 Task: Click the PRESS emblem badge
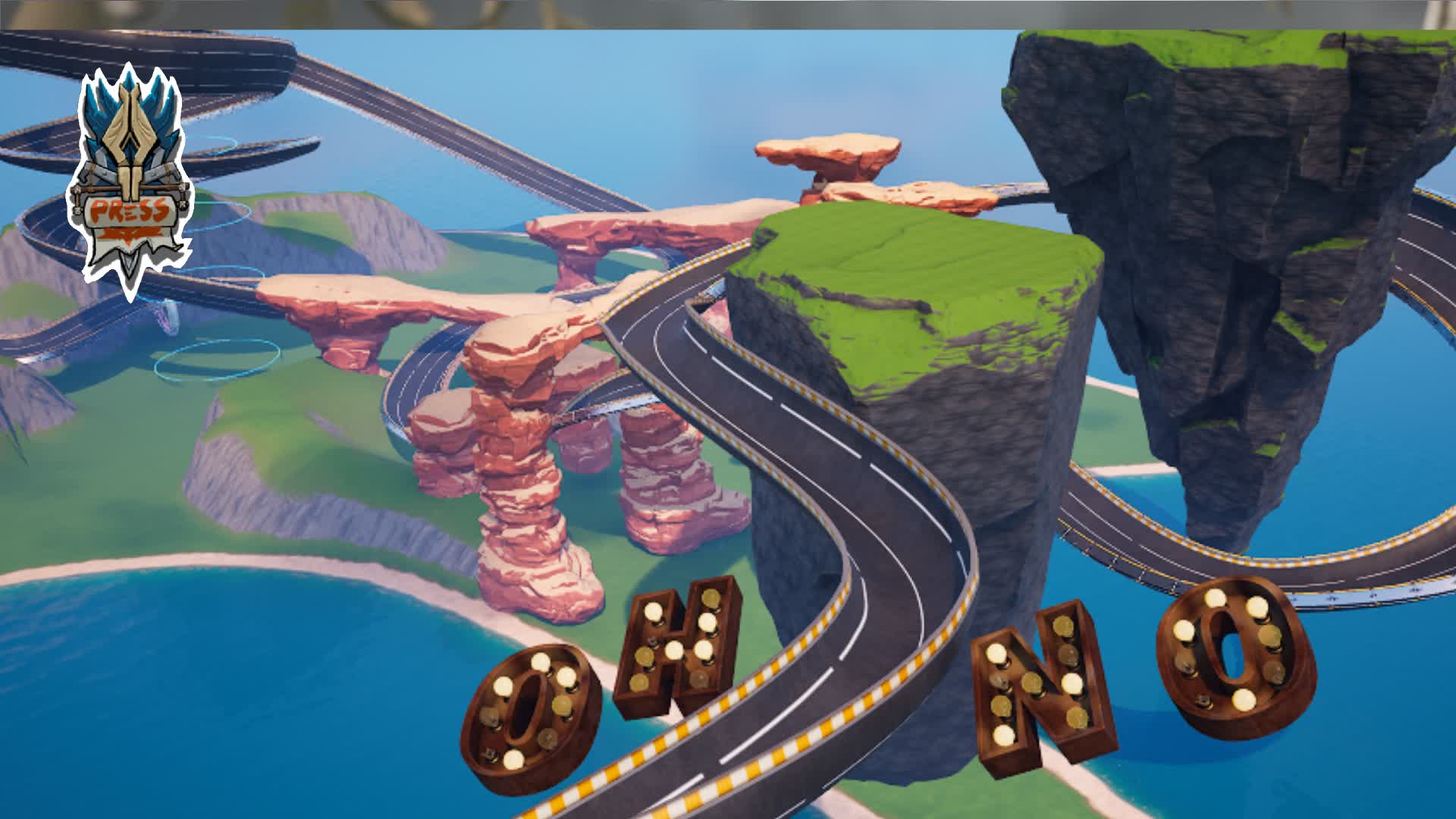tap(130, 182)
